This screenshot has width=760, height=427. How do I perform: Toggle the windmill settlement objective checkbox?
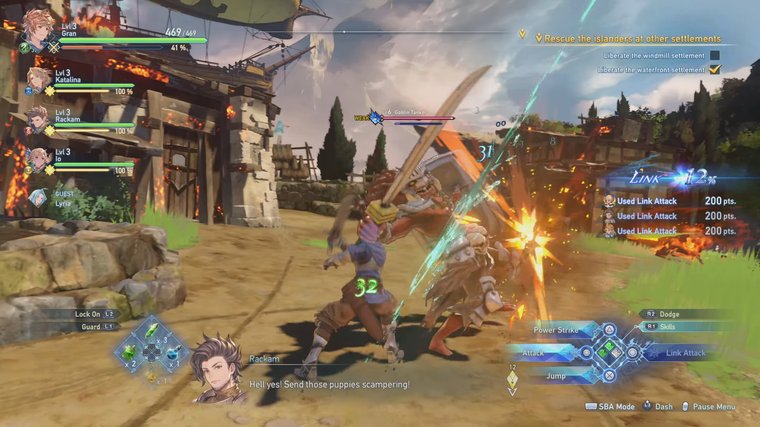[714, 55]
